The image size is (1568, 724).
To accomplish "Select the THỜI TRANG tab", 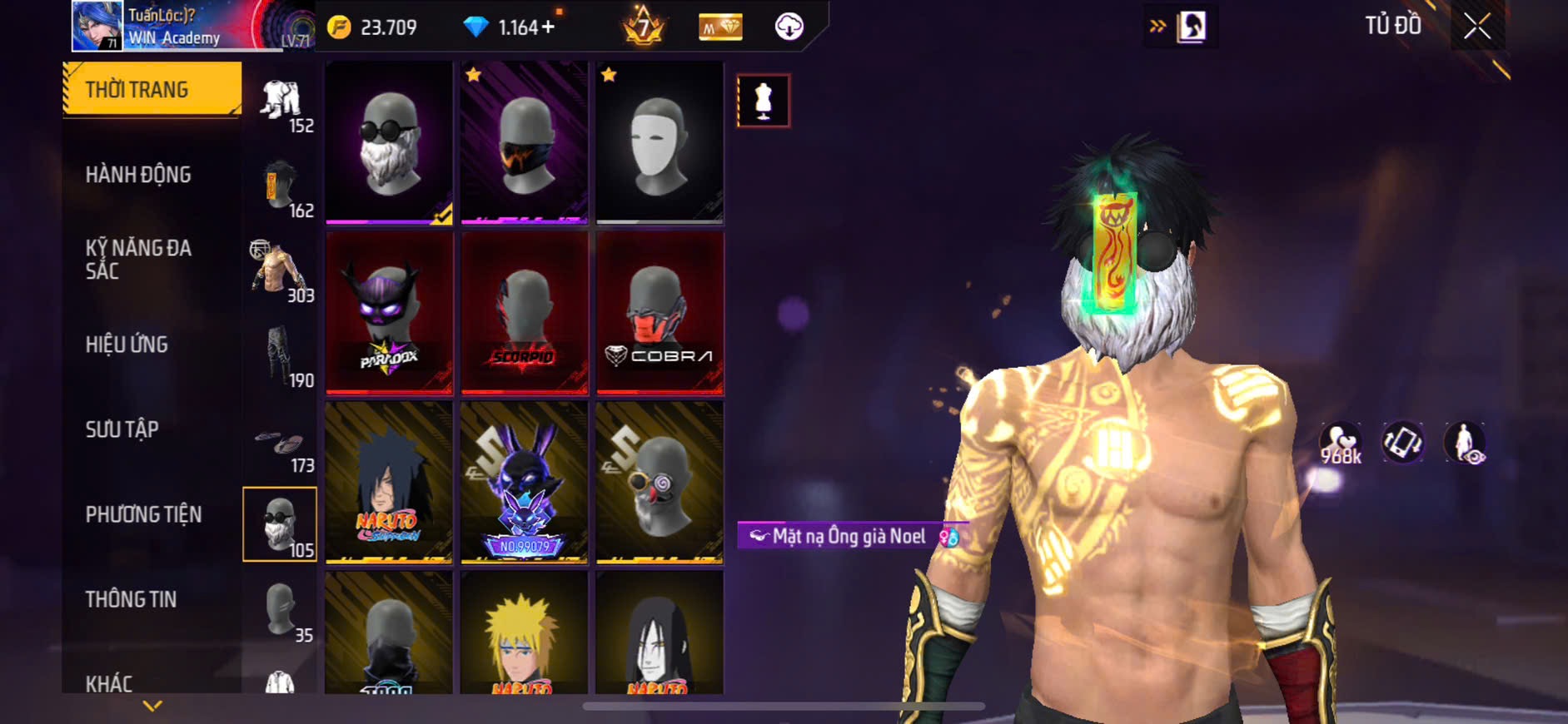I will pyautogui.click(x=152, y=89).
